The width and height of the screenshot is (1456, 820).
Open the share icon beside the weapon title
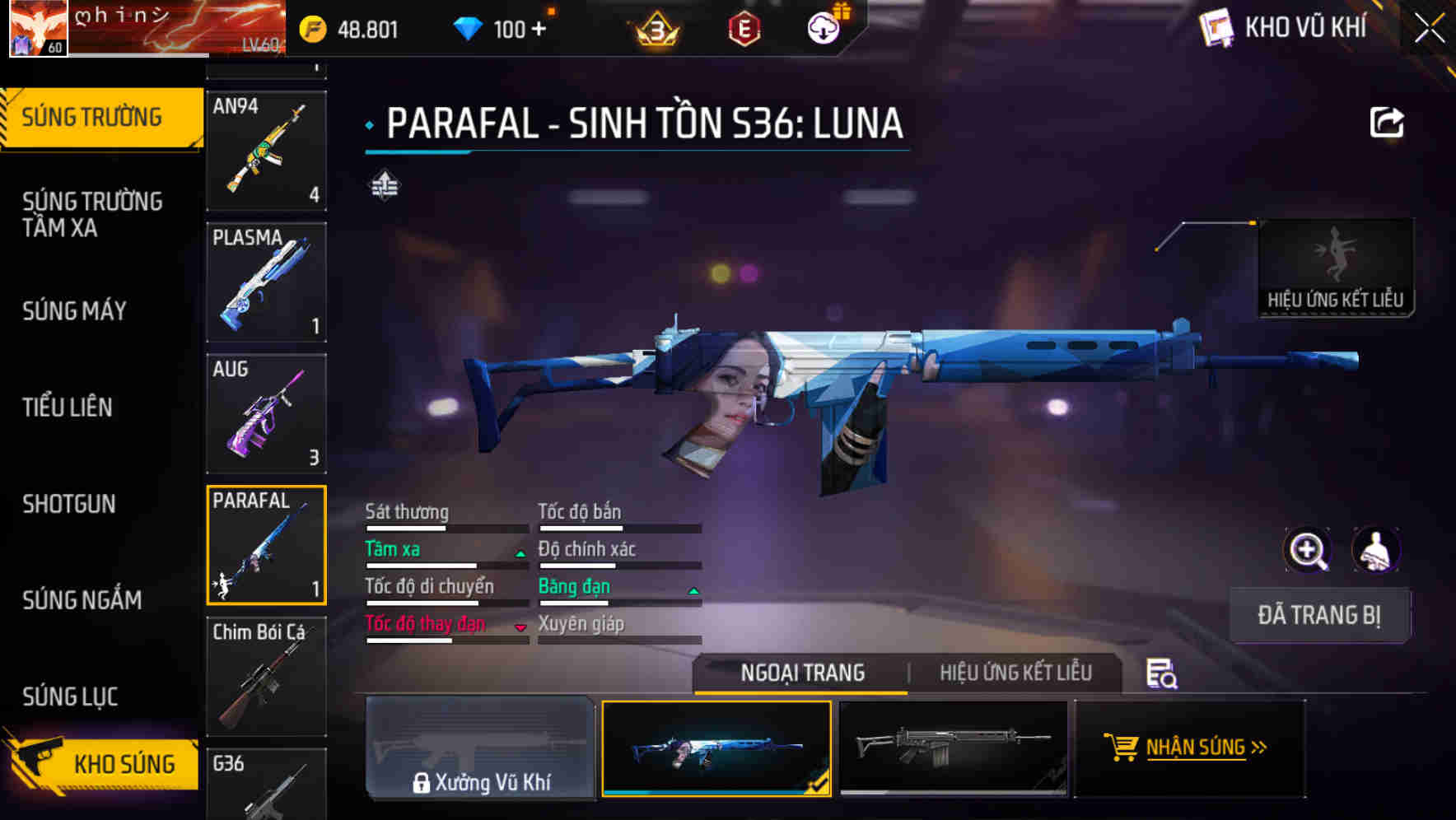pos(1388,122)
